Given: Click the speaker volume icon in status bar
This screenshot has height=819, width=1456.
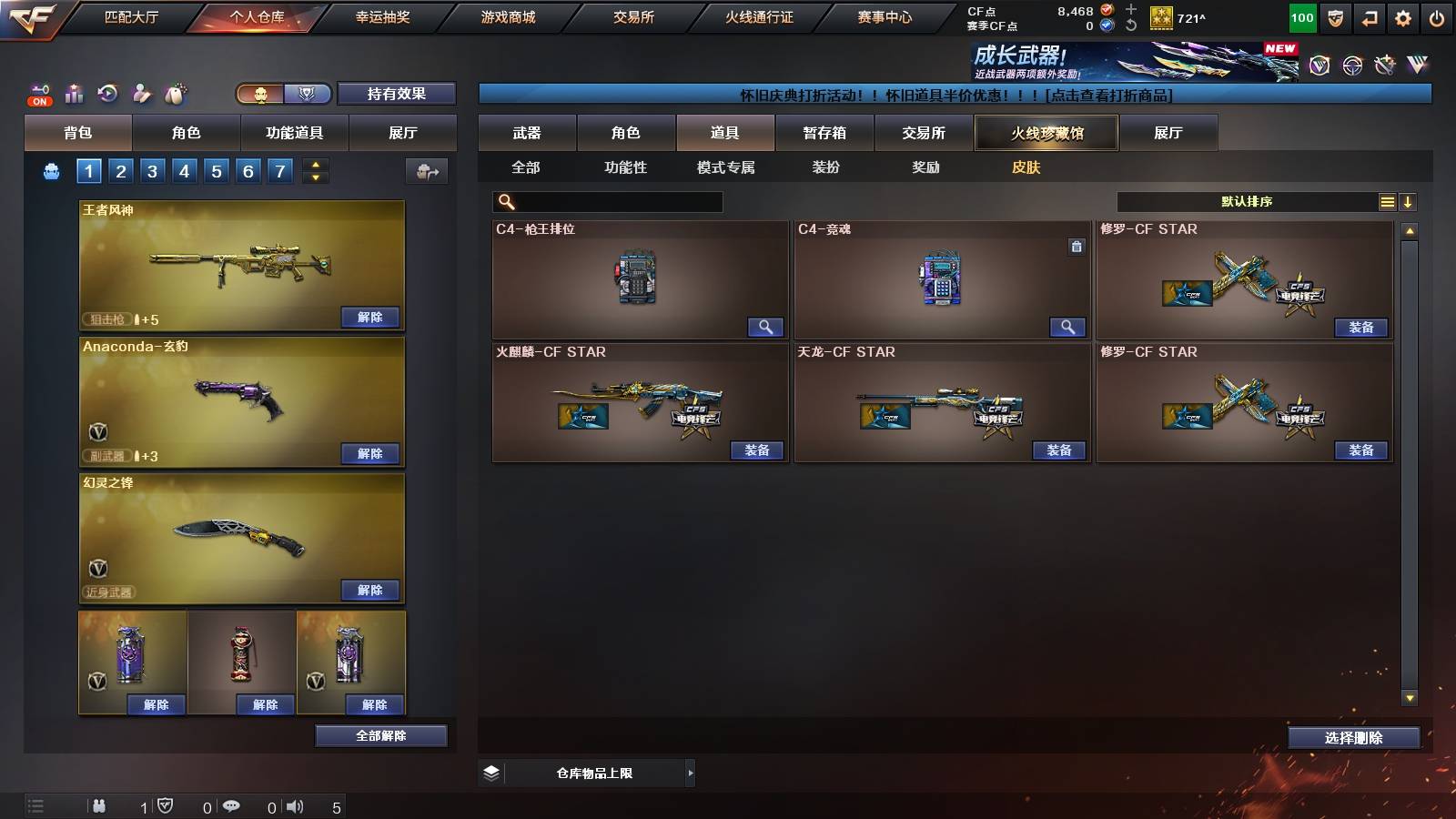Looking at the screenshot, I should click(294, 806).
